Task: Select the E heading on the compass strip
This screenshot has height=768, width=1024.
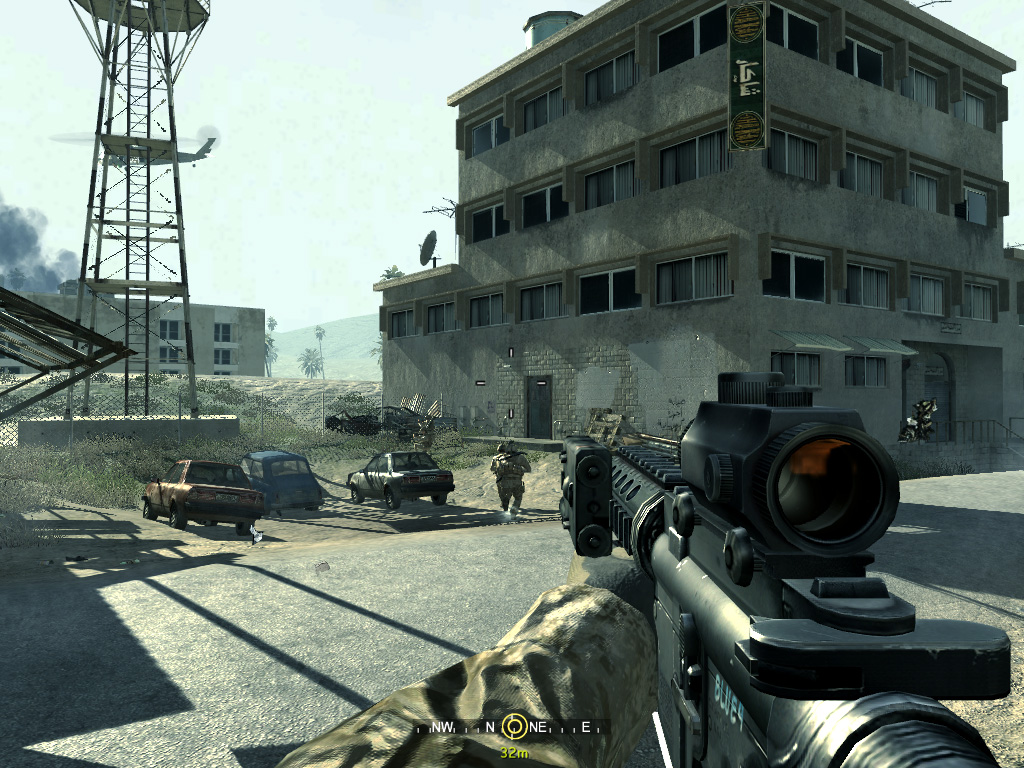Action: 585,727
